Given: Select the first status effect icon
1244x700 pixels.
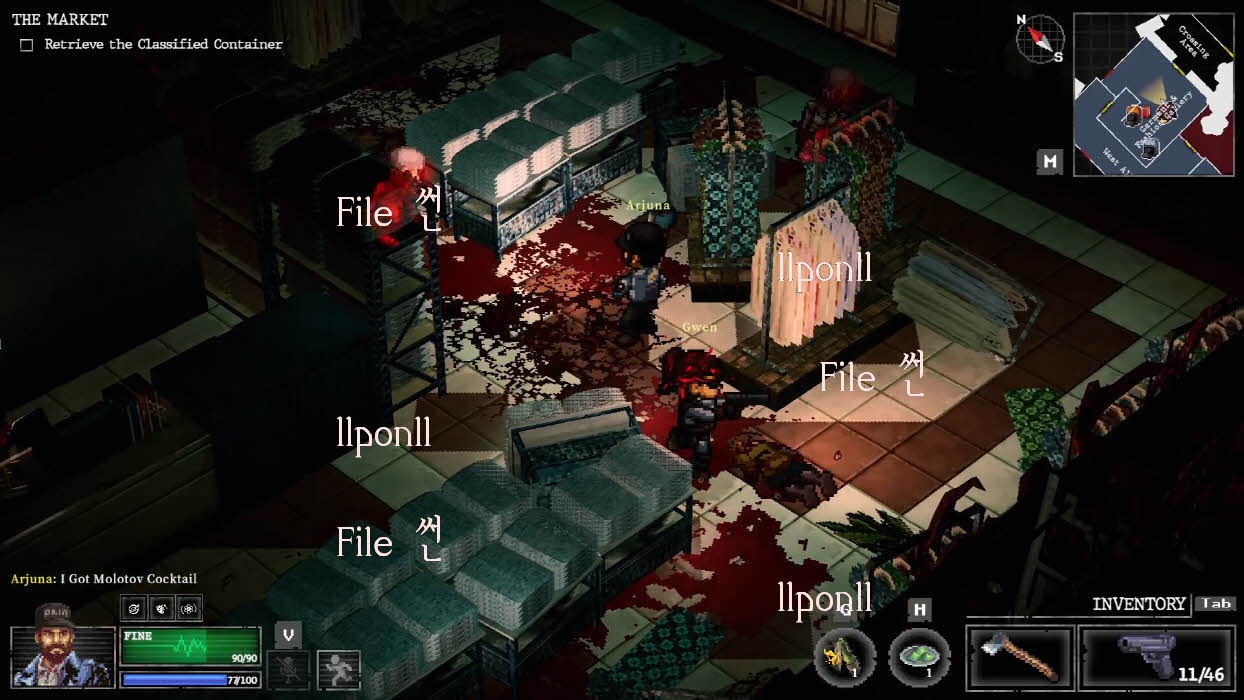Looking at the screenshot, I should click(x=136, y=607).
